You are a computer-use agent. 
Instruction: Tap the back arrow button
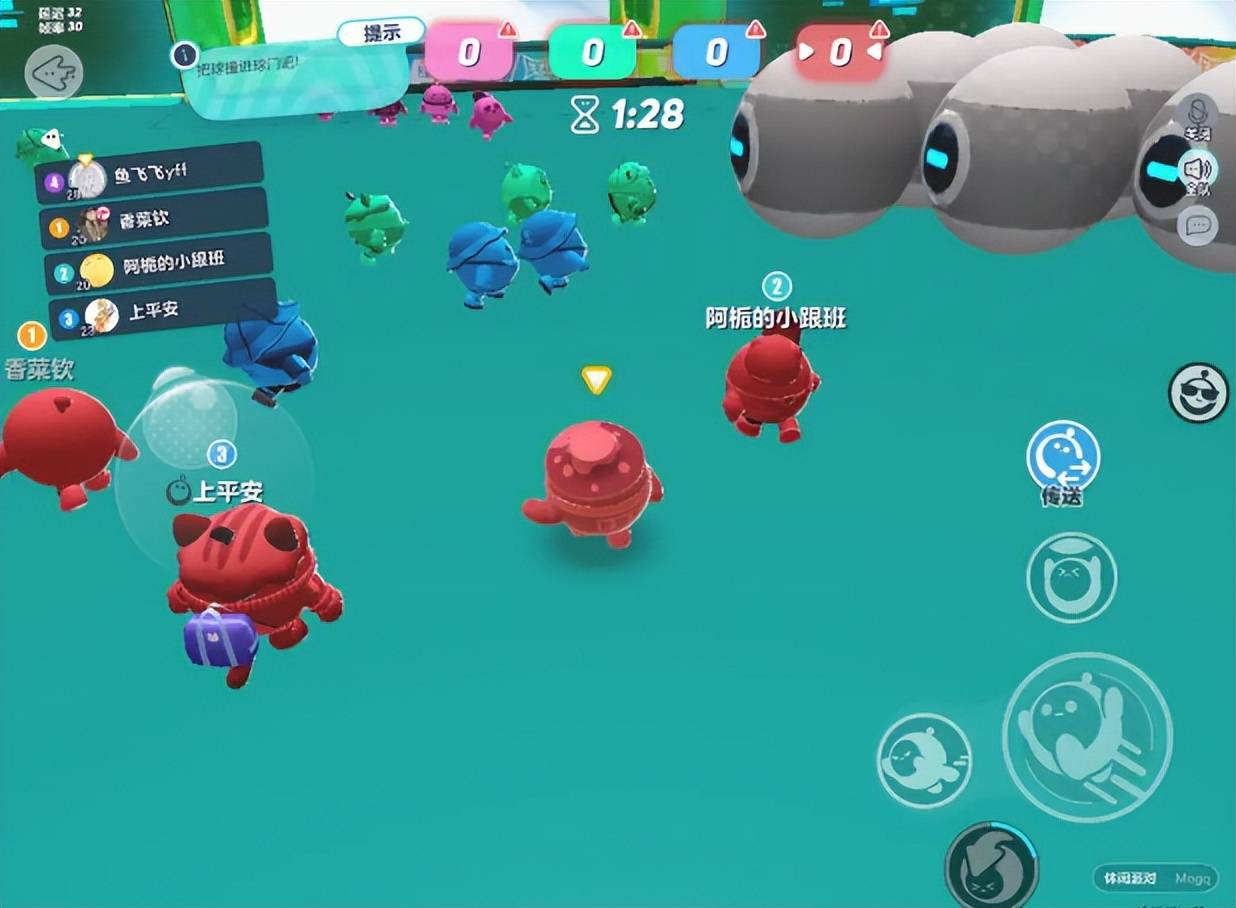[53, 71]
